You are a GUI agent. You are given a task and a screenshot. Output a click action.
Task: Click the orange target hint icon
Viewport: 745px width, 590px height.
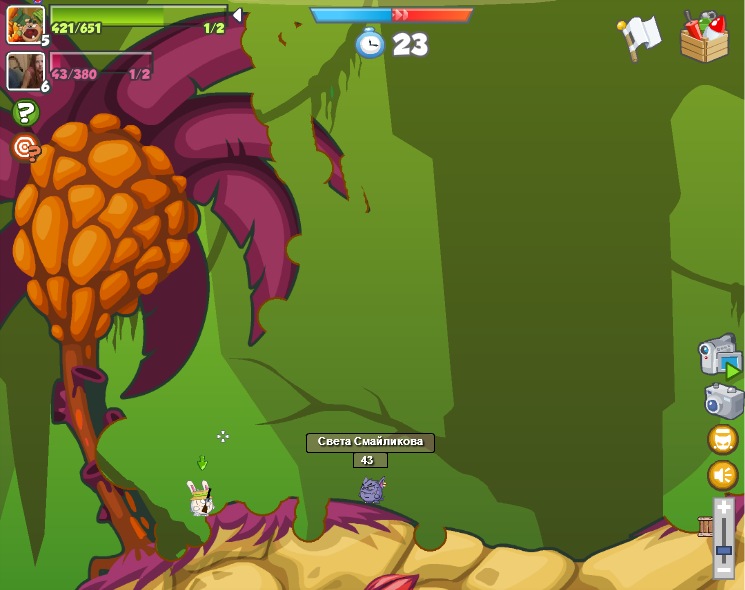(x=25, y=148)
